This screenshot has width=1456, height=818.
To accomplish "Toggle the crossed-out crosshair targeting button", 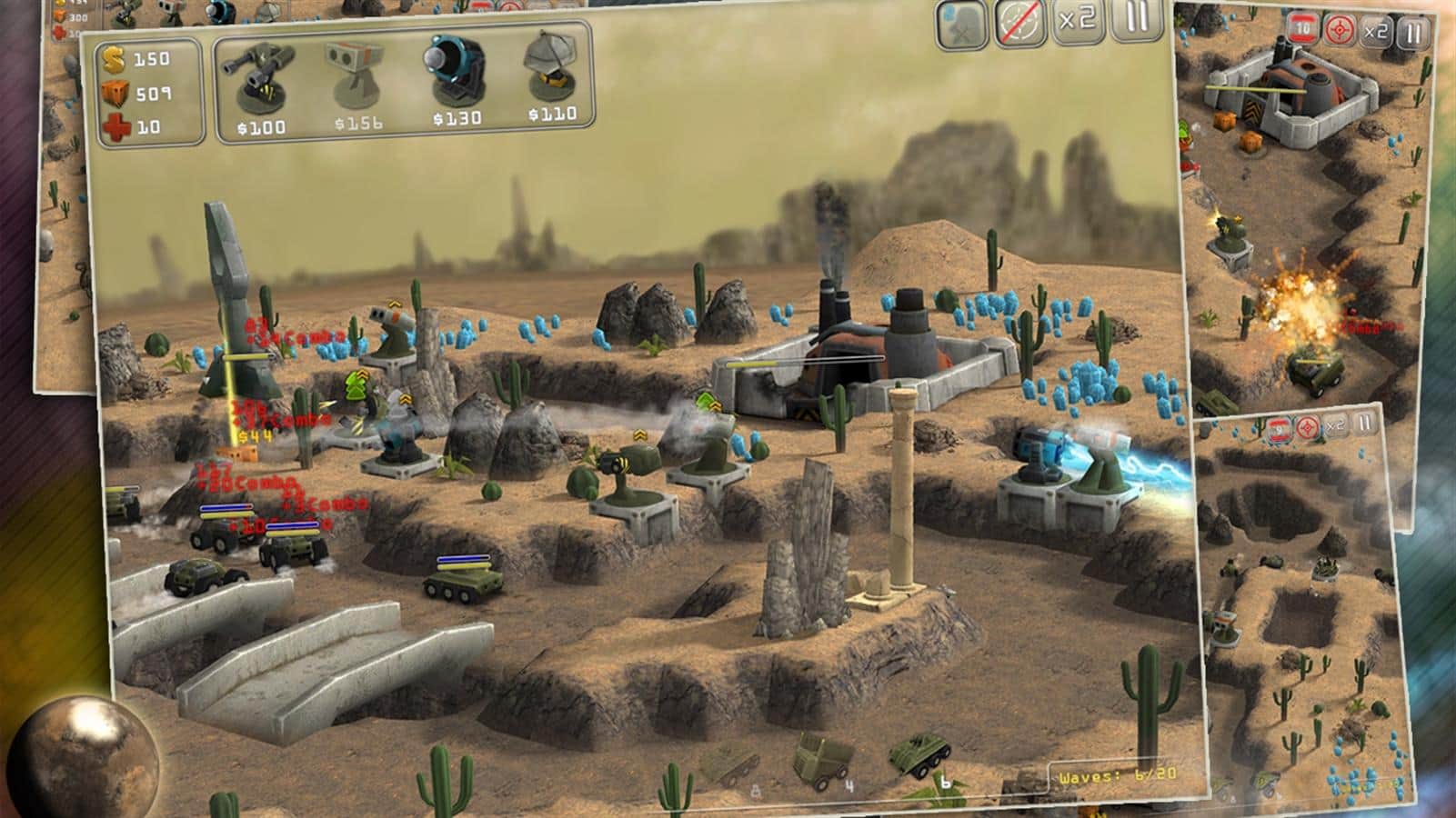I will [1019, 23].
